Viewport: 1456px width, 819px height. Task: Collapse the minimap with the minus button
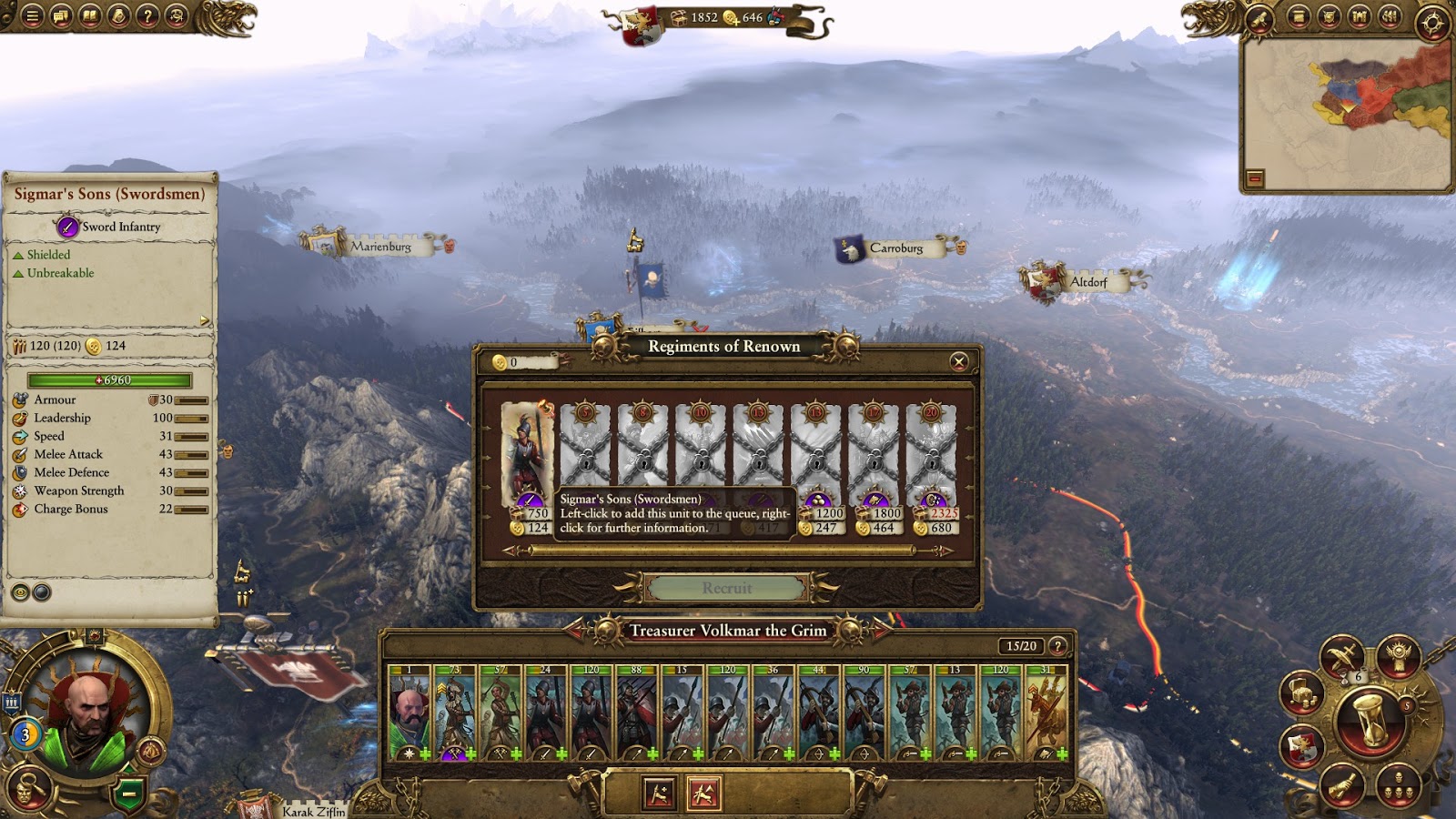(x=1255, y=178)
